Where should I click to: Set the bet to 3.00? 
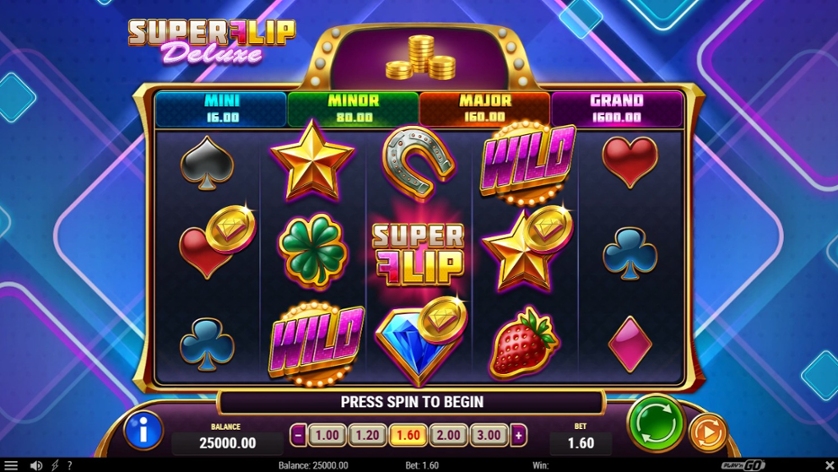pos(489,435)
